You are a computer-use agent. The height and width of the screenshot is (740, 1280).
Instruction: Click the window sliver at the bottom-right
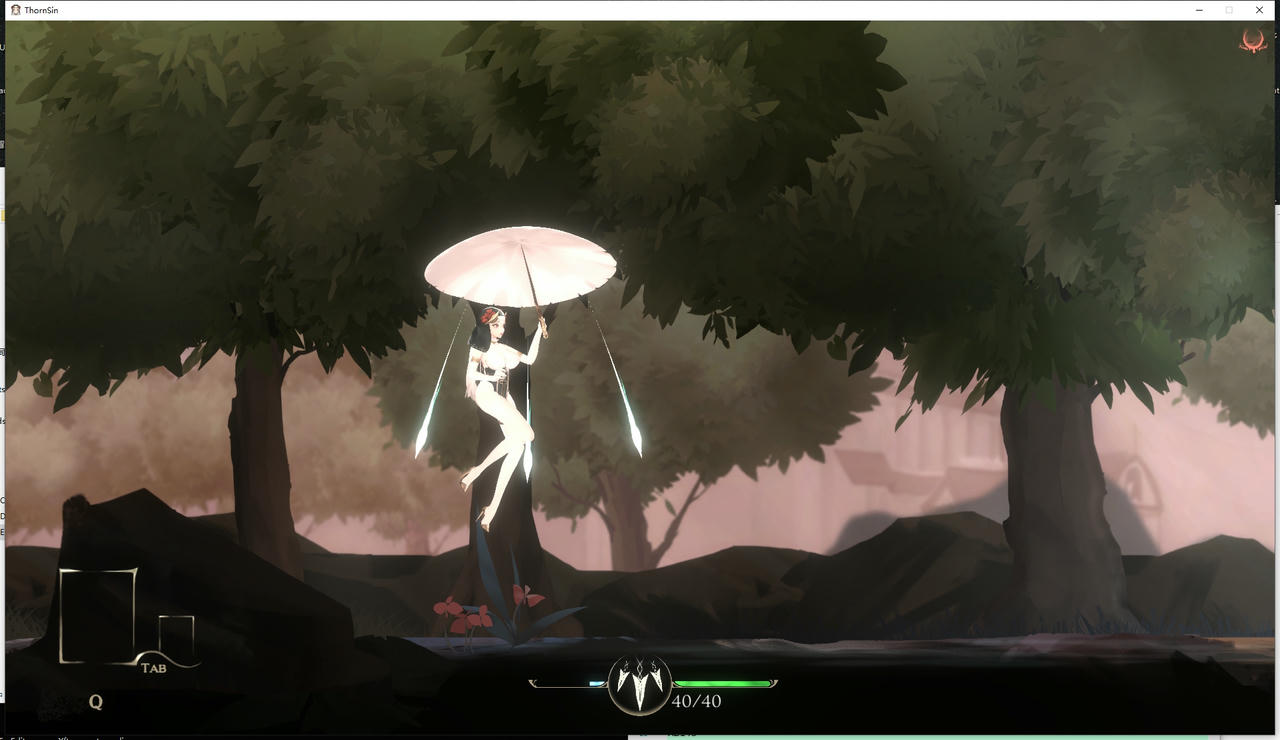pyautogui.click(x=950, y=735)
